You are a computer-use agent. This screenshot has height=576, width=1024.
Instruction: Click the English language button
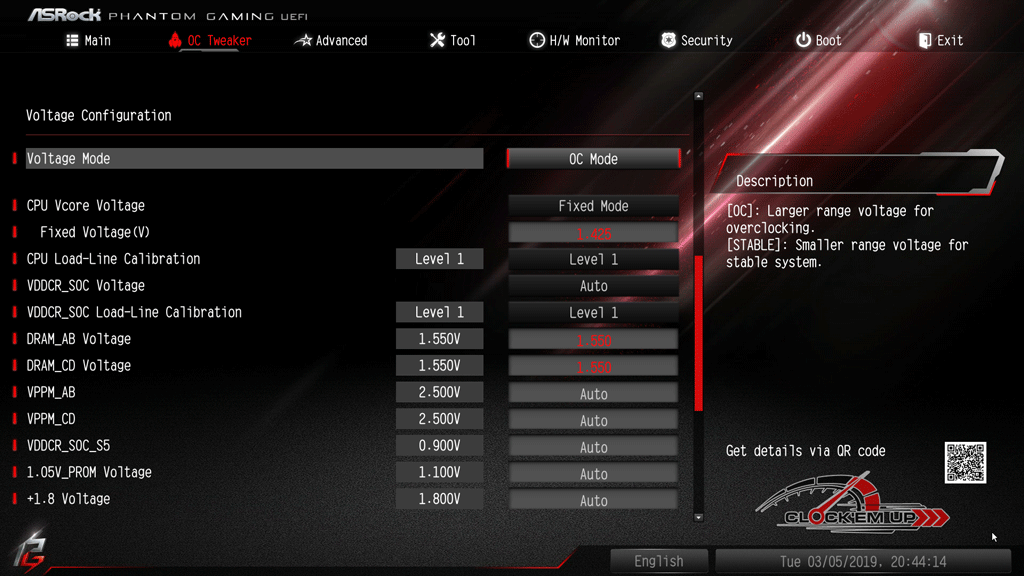[x=659, y=561]
